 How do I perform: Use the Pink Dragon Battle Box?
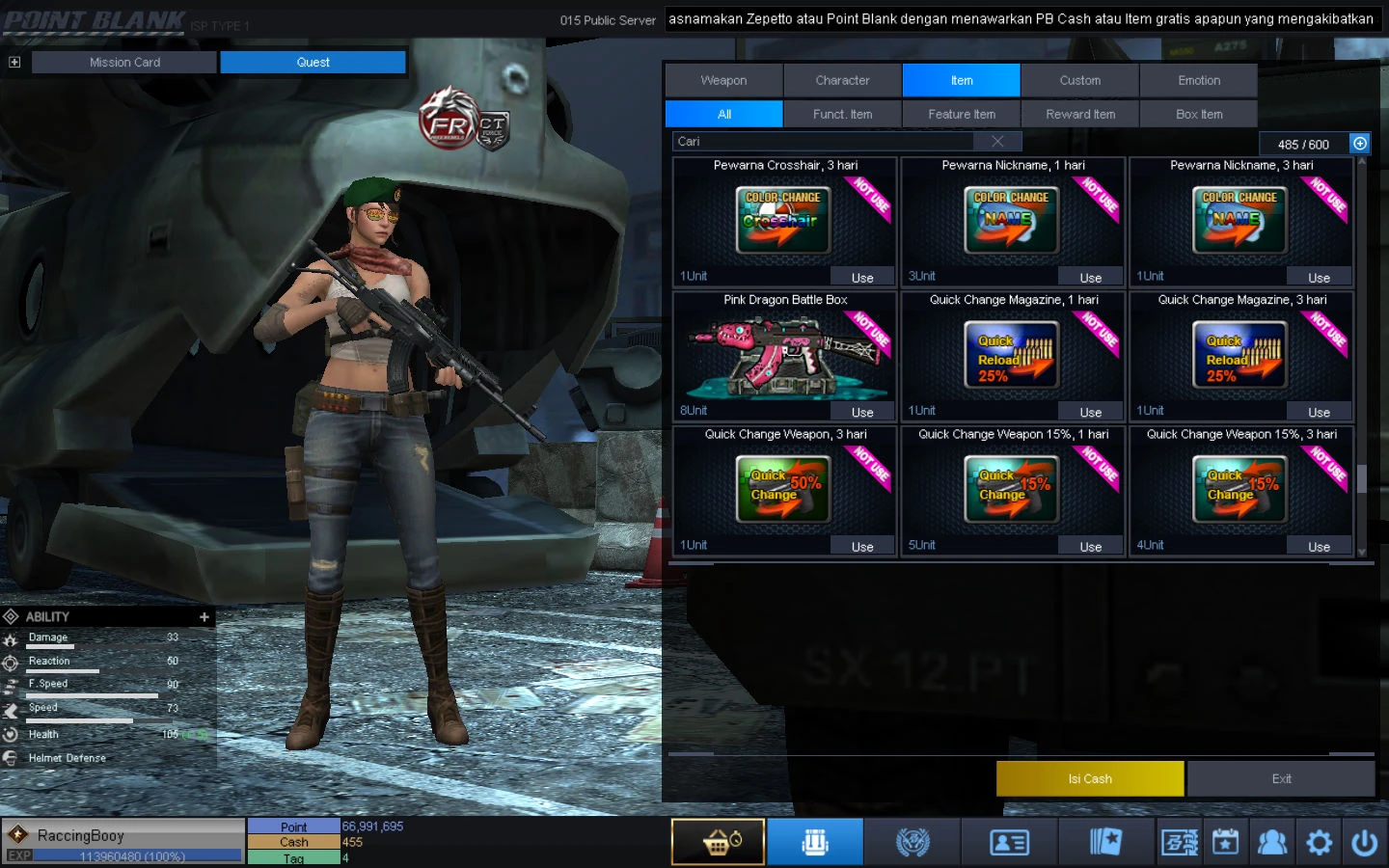(862, 412)
